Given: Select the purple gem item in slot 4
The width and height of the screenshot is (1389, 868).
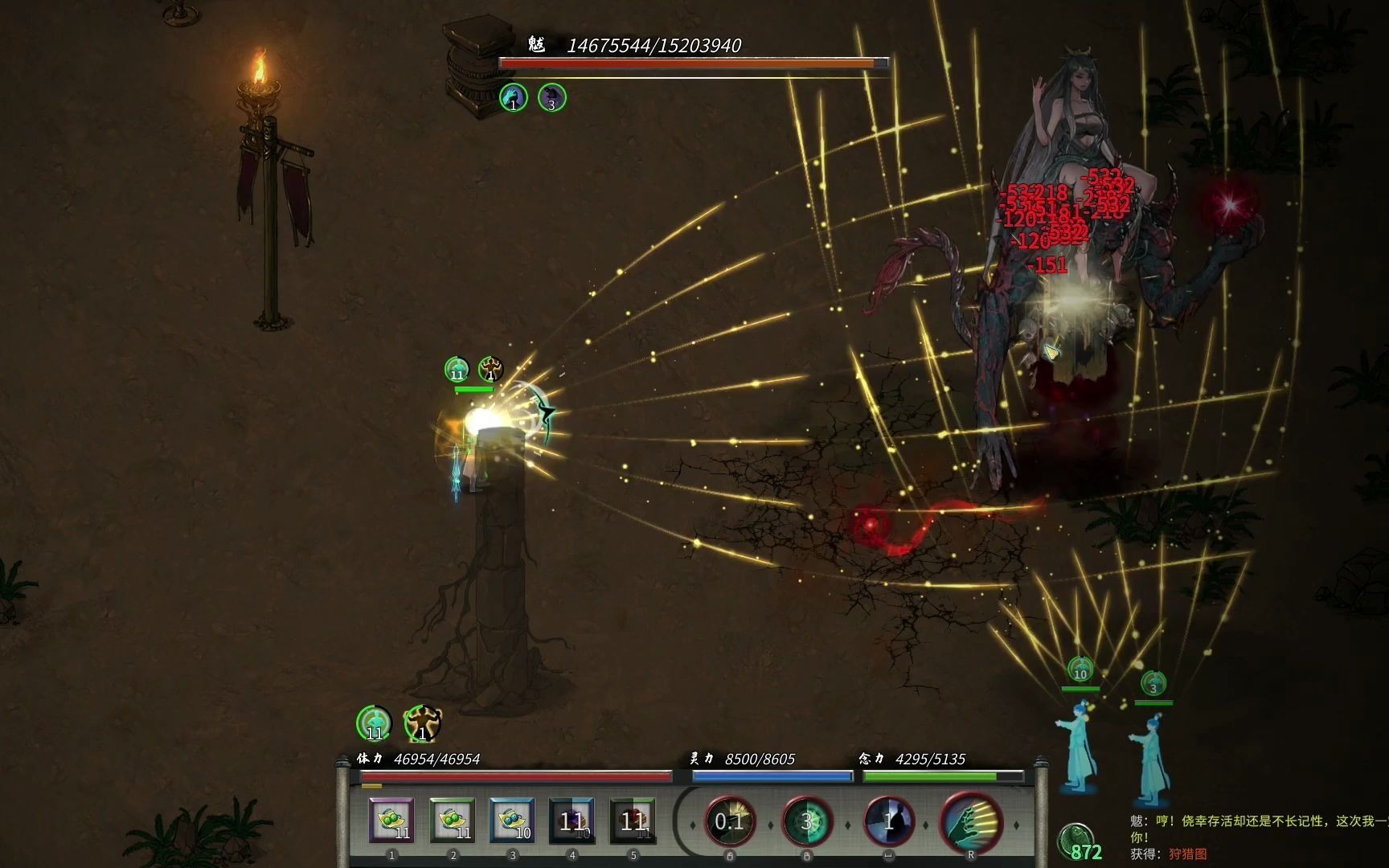Looking at the screenshot, I should click(572, 821).
